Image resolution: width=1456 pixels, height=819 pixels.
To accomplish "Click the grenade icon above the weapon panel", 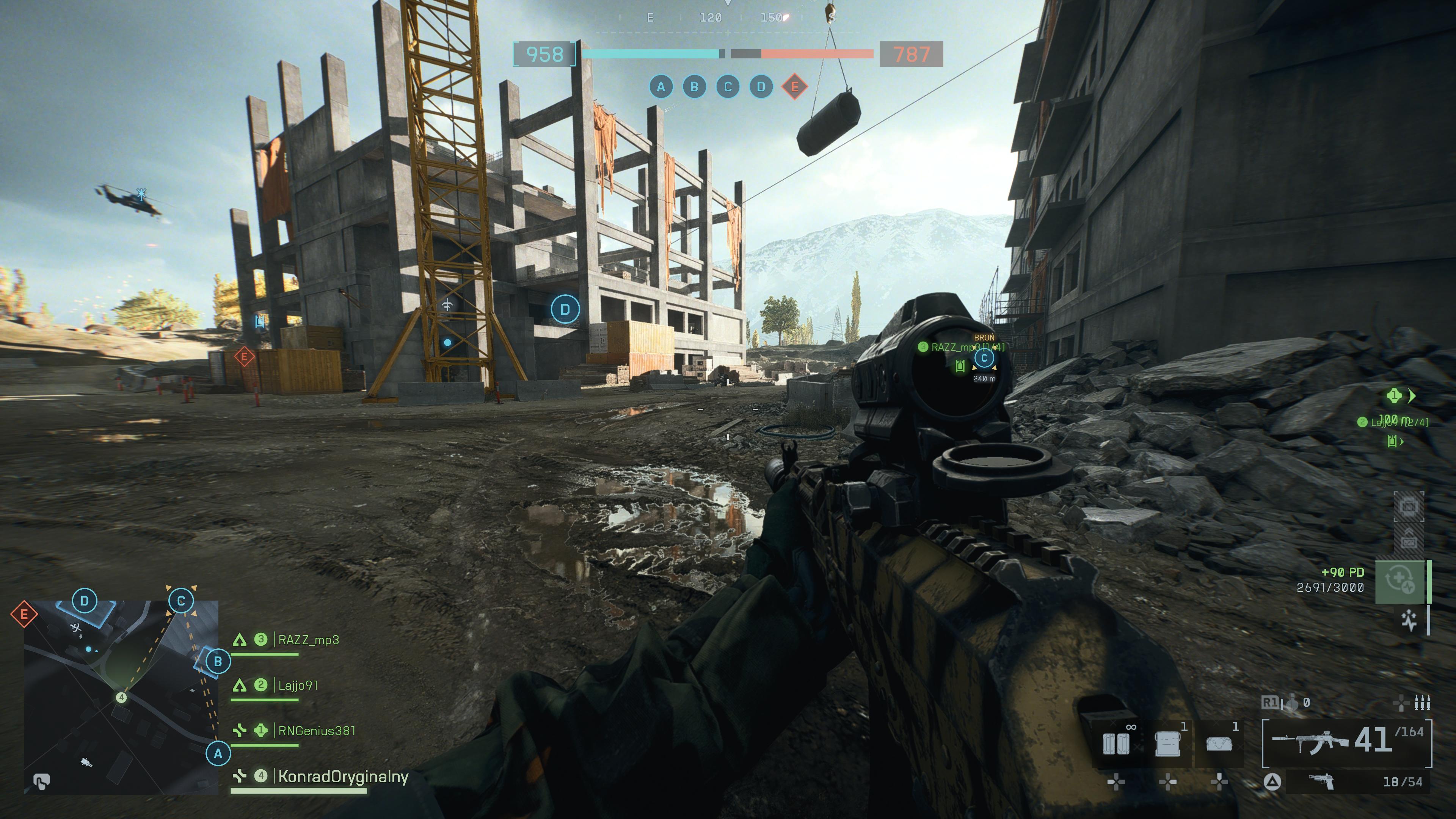I will (x=1292, y=703).
